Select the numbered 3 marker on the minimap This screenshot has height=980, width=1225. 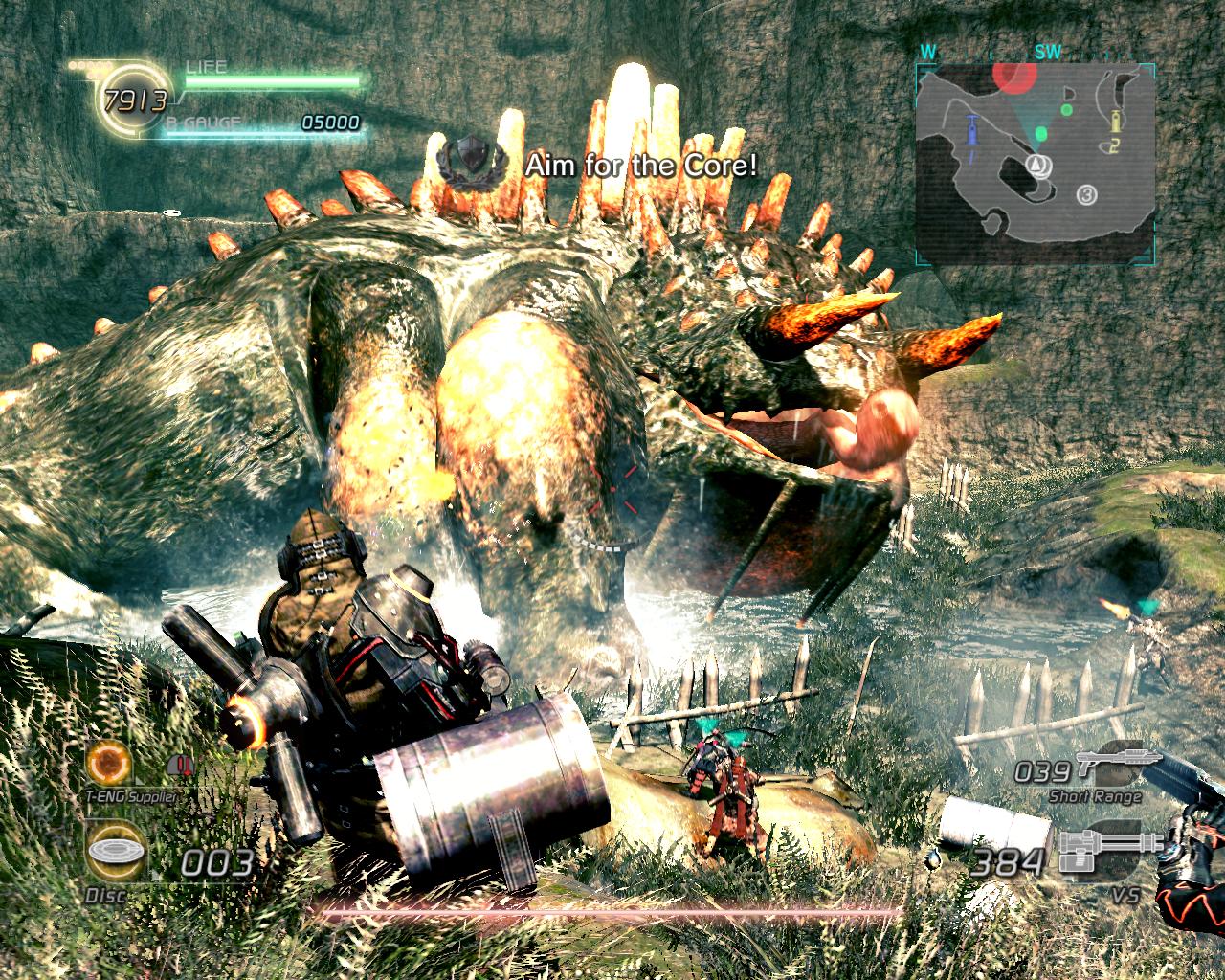(x=1086, y=195)
